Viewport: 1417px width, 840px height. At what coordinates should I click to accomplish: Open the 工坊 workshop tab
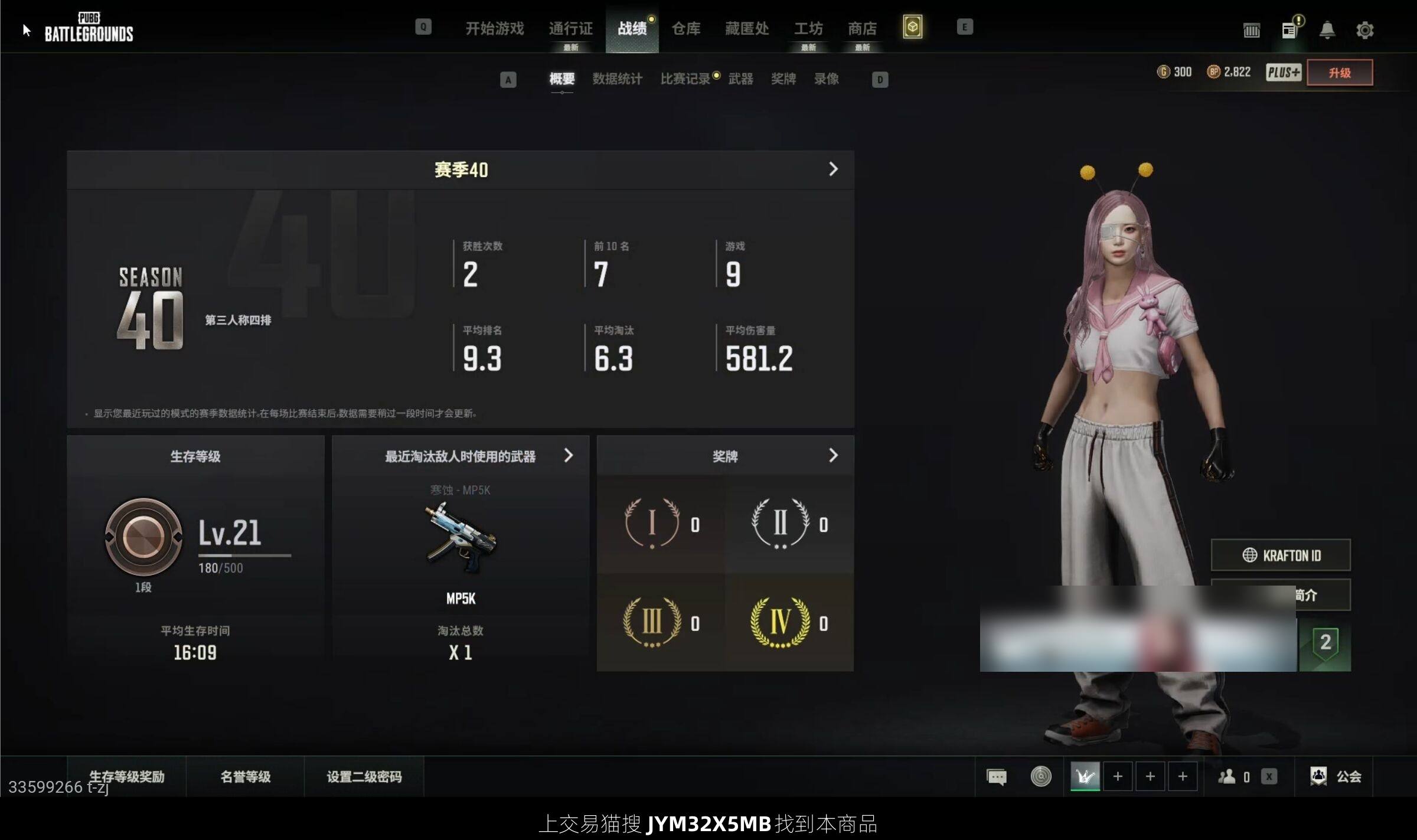808,28
